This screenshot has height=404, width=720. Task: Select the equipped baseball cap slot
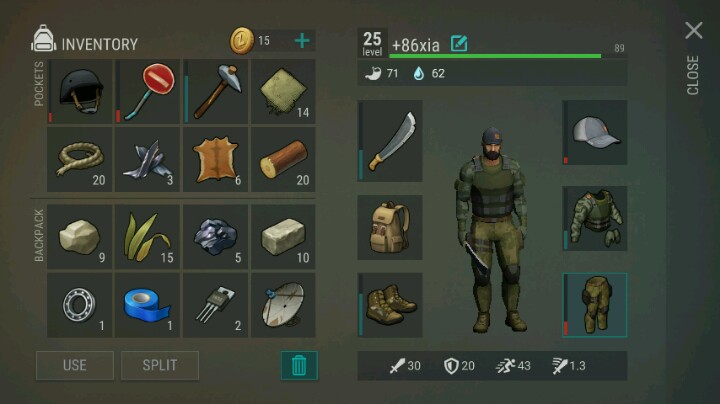tap(595, 132)
